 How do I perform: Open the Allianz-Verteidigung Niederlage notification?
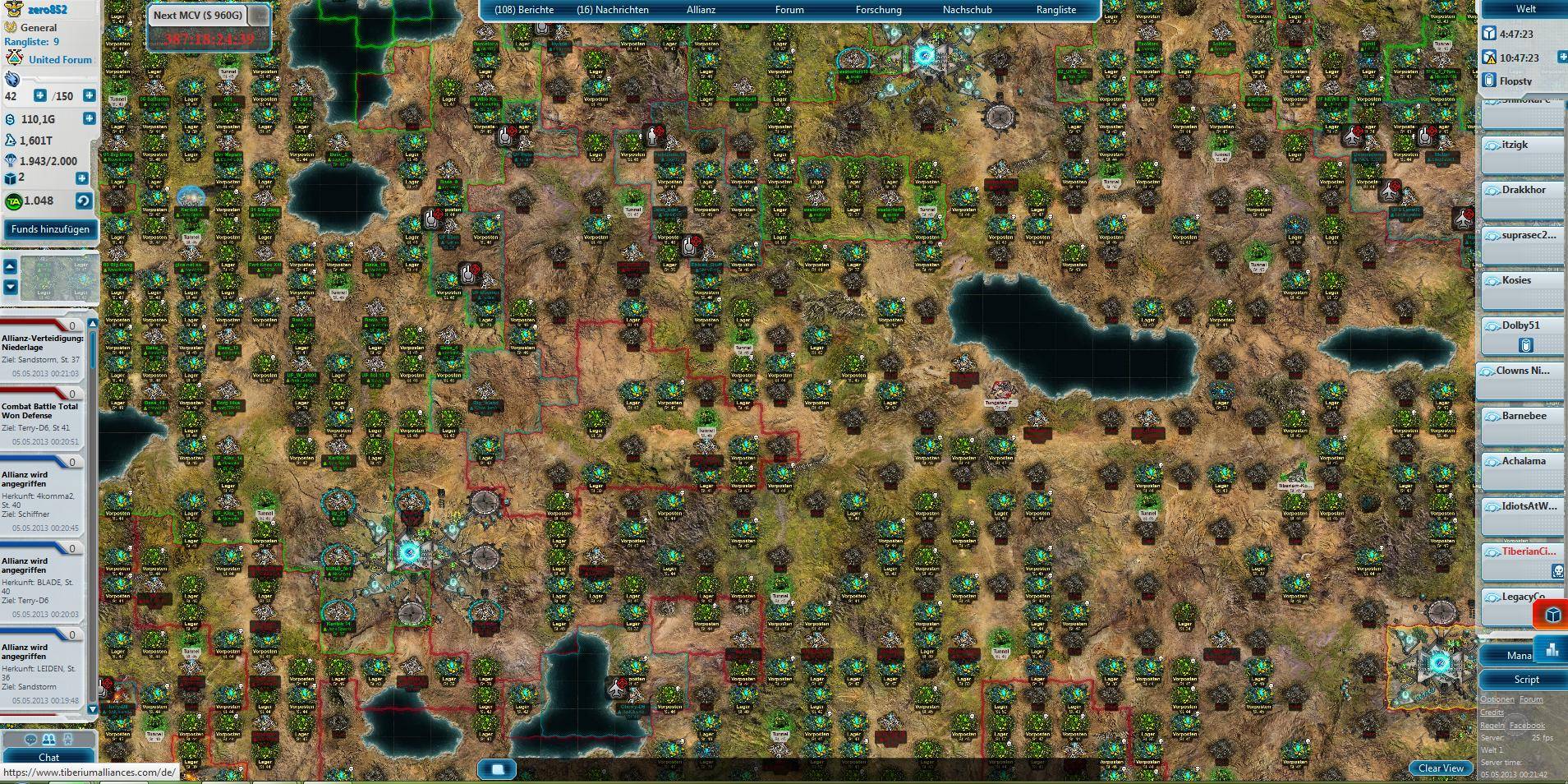(43, 343)
